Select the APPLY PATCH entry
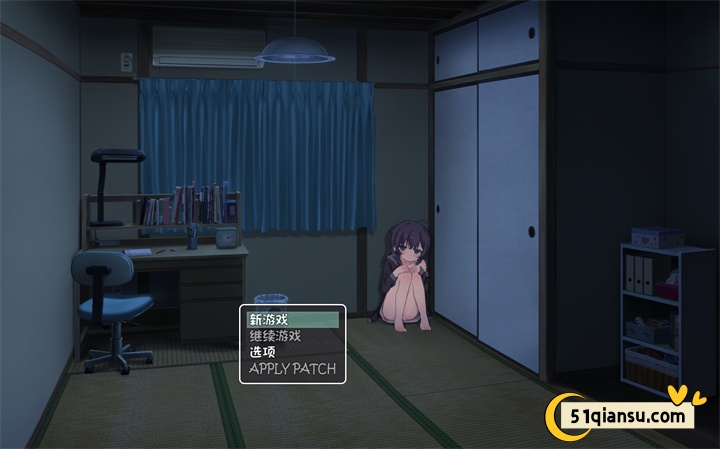This screenshot has width=720, height=449. click(x=292, y=369)
